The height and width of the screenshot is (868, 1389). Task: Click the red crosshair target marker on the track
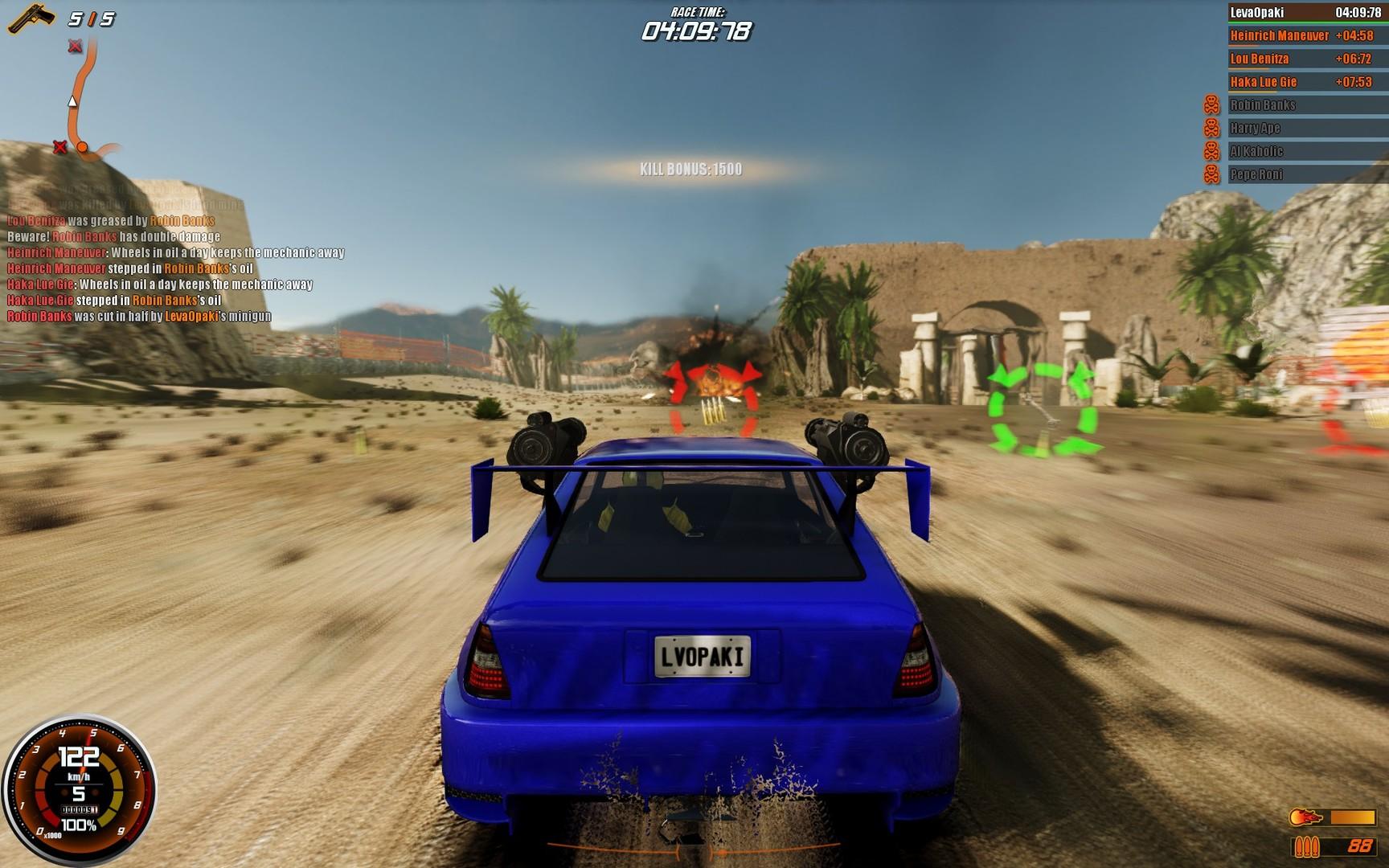coord(714,388)
